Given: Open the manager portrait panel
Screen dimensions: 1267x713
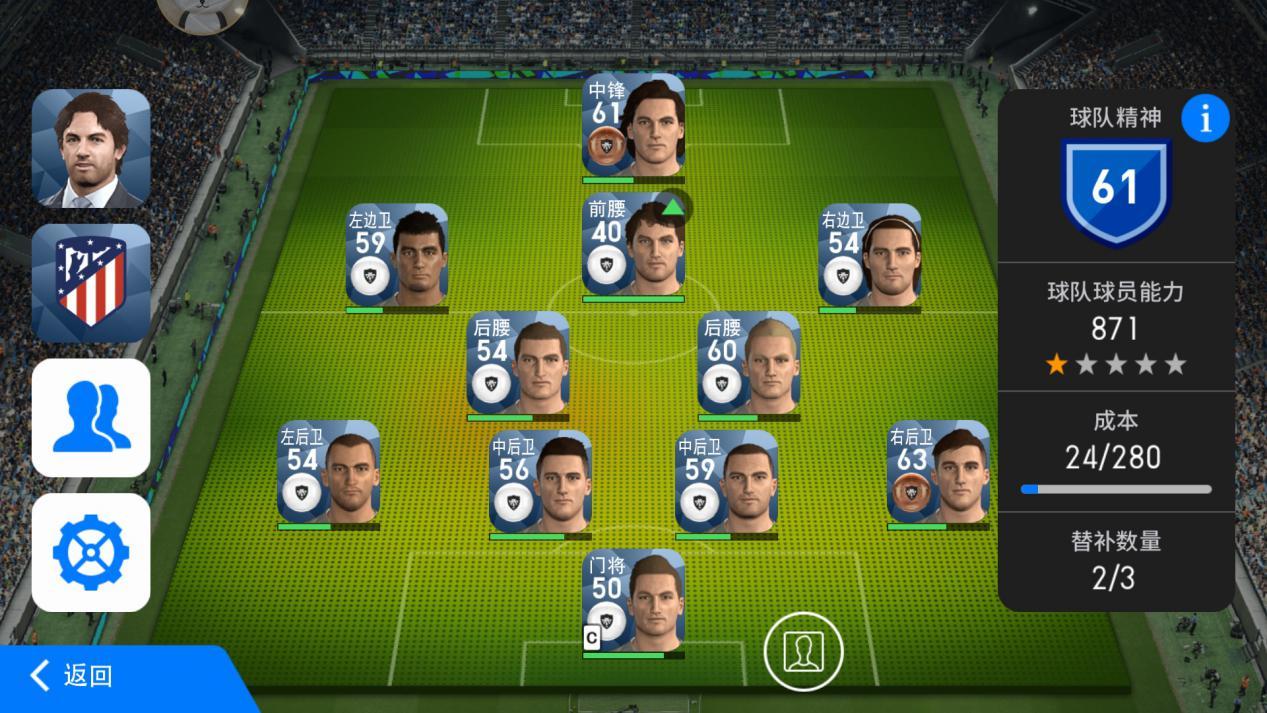Looking at the screenshot, I should pyautogui.click(x=91, y=148).
